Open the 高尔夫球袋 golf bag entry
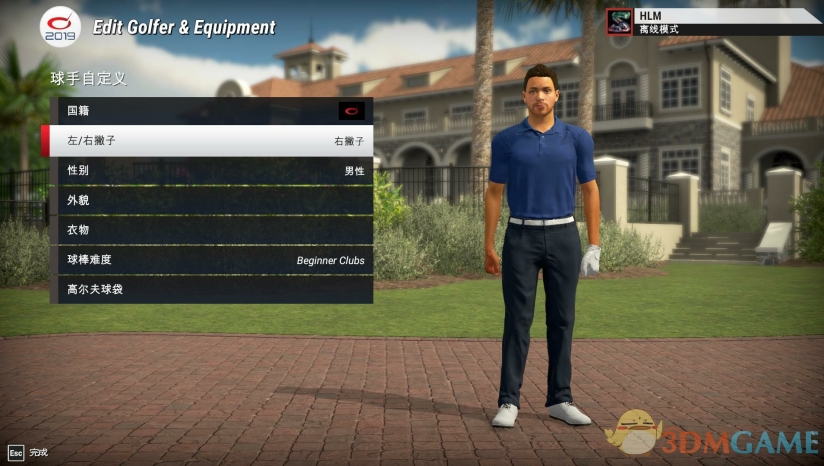Image resolution: width=824 pixels, height=466 pixels. [210, 290]
